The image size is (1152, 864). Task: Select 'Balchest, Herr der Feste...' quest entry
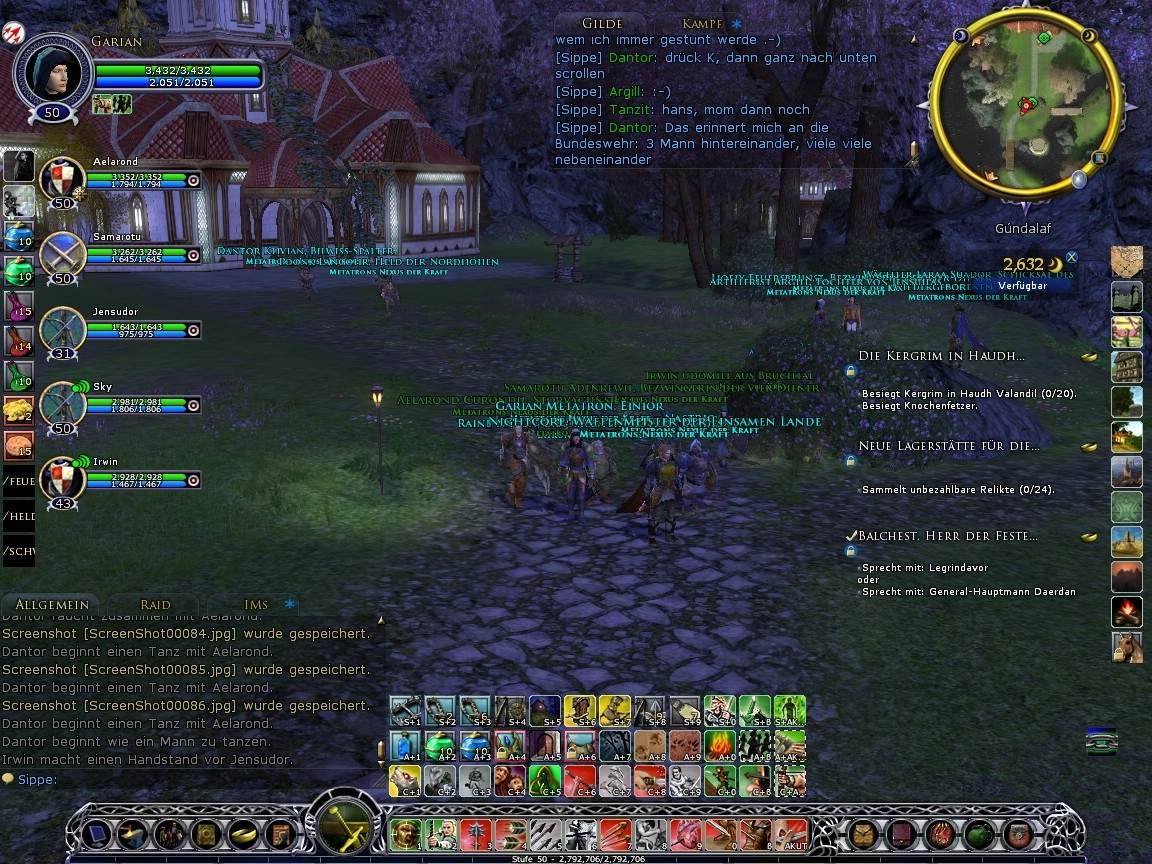947,536
